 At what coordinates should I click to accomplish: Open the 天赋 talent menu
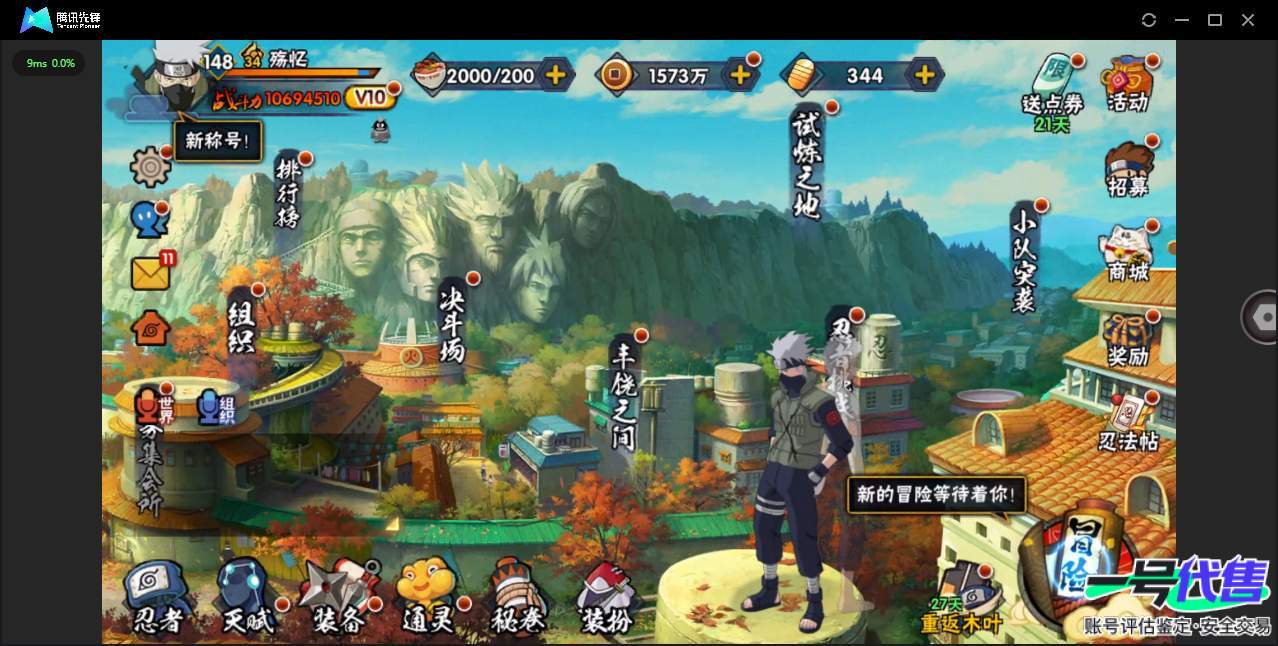[246, 598]
